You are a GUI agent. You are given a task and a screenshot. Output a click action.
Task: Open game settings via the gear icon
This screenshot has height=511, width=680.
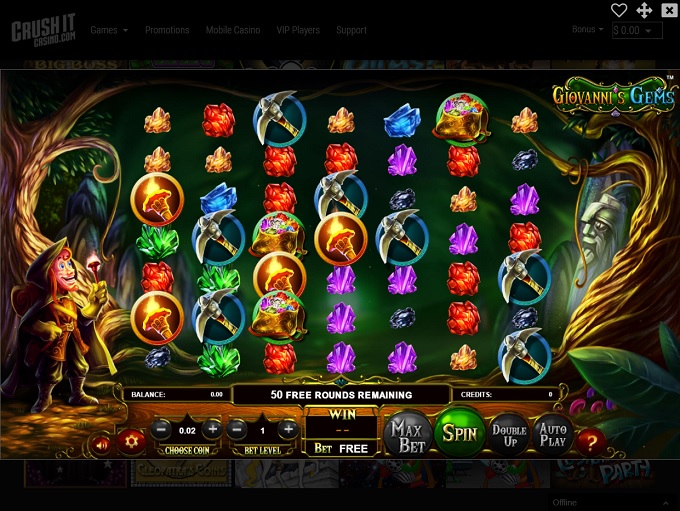click(131, 441)
